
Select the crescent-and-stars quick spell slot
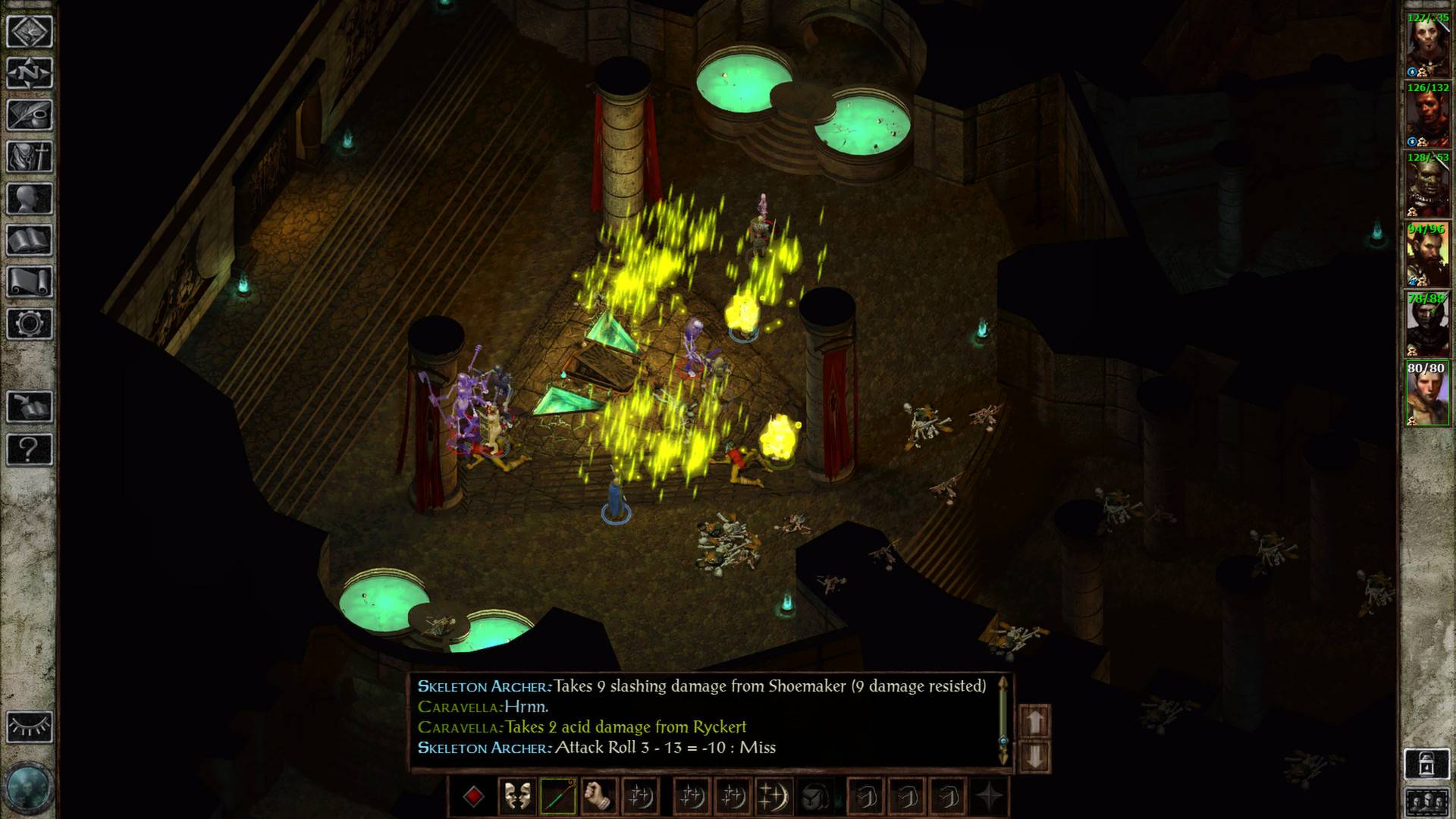641,796
